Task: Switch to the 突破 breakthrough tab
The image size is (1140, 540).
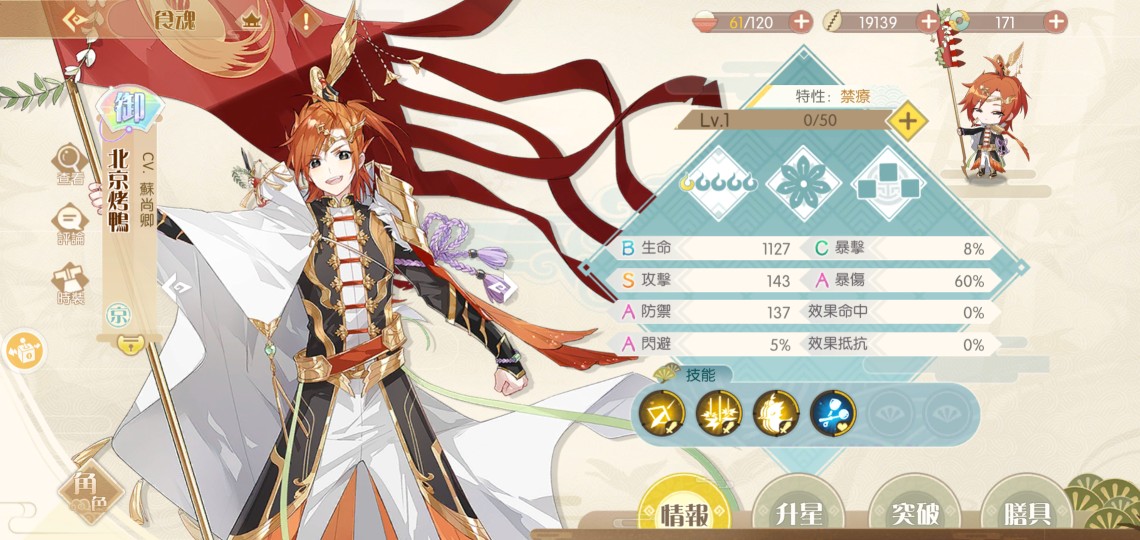Action: coord(914,513)
